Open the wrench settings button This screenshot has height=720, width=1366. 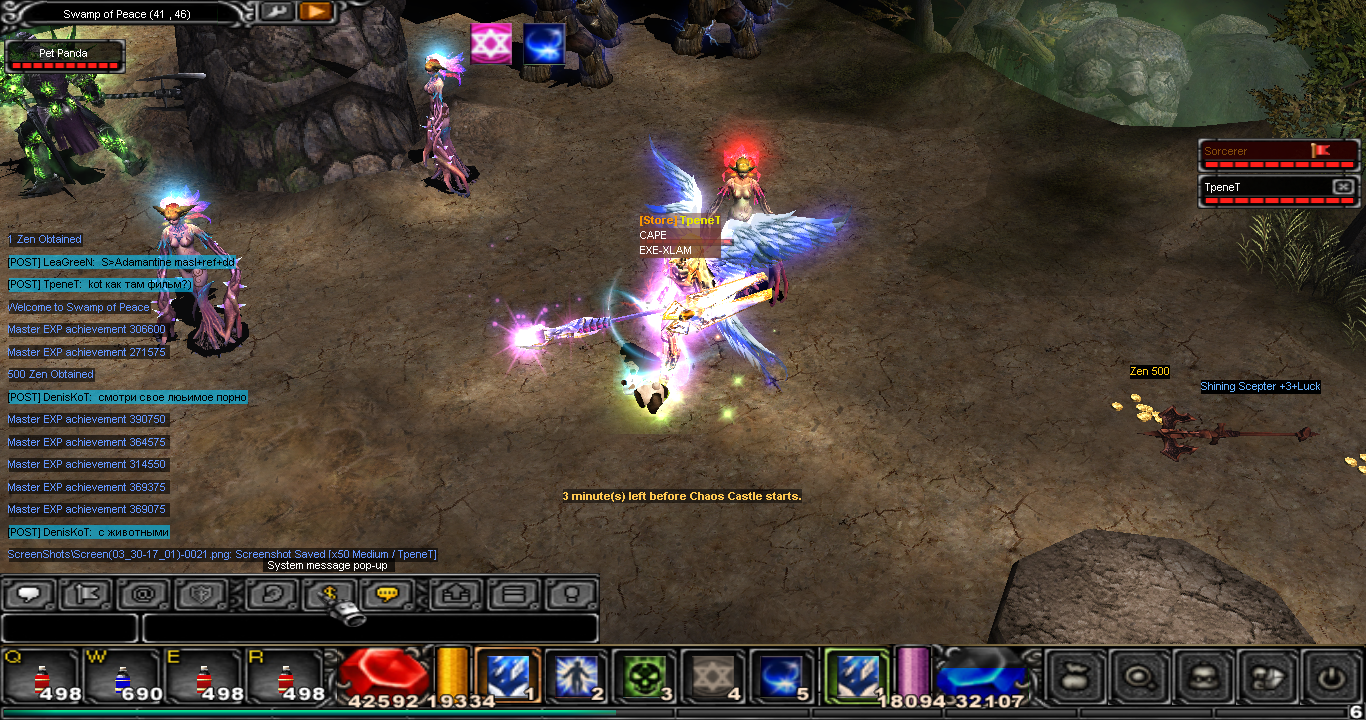click(x=277, y=12)
